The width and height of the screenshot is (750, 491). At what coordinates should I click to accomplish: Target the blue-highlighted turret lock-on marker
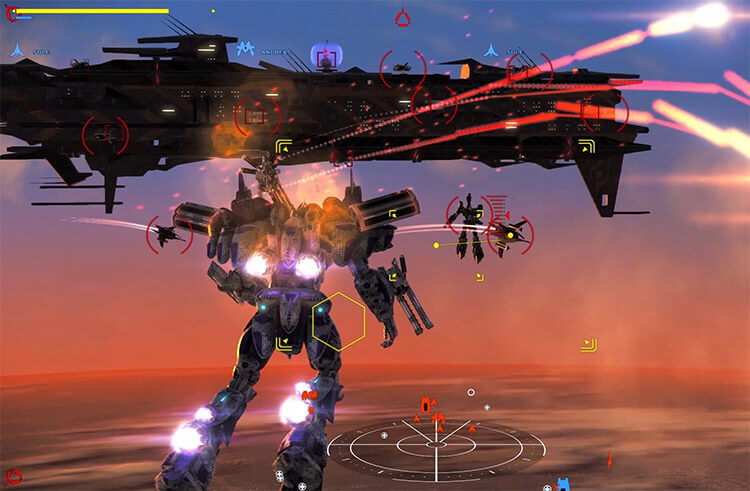tap(324, 56)
